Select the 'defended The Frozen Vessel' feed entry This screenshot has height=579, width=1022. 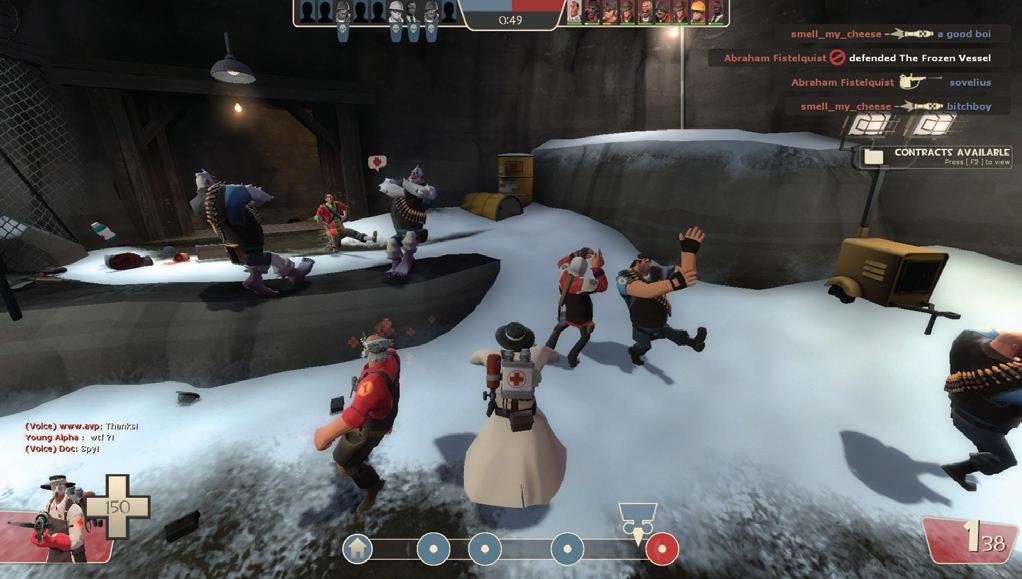coord(857,58)
